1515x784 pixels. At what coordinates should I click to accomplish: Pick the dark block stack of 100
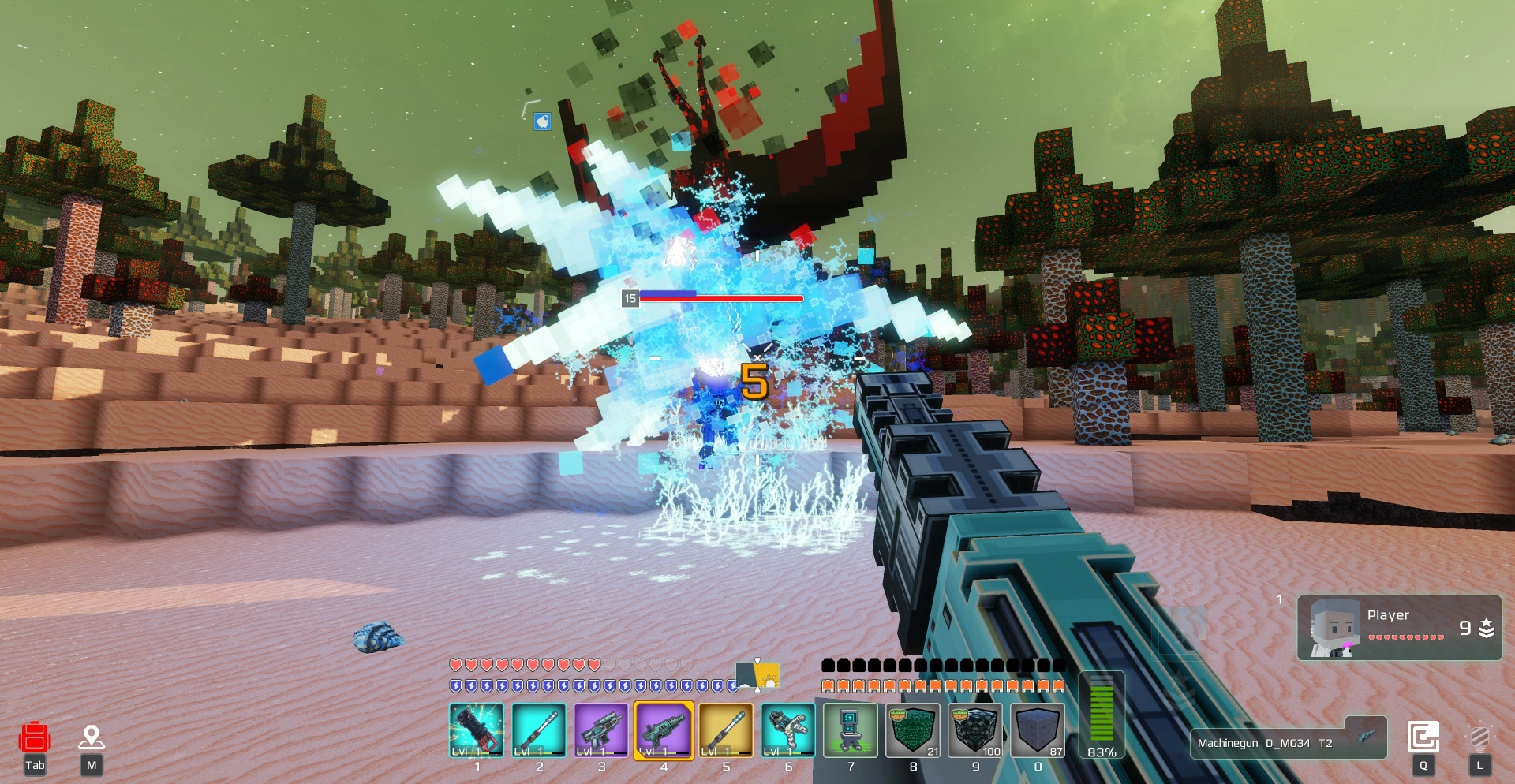975,730
